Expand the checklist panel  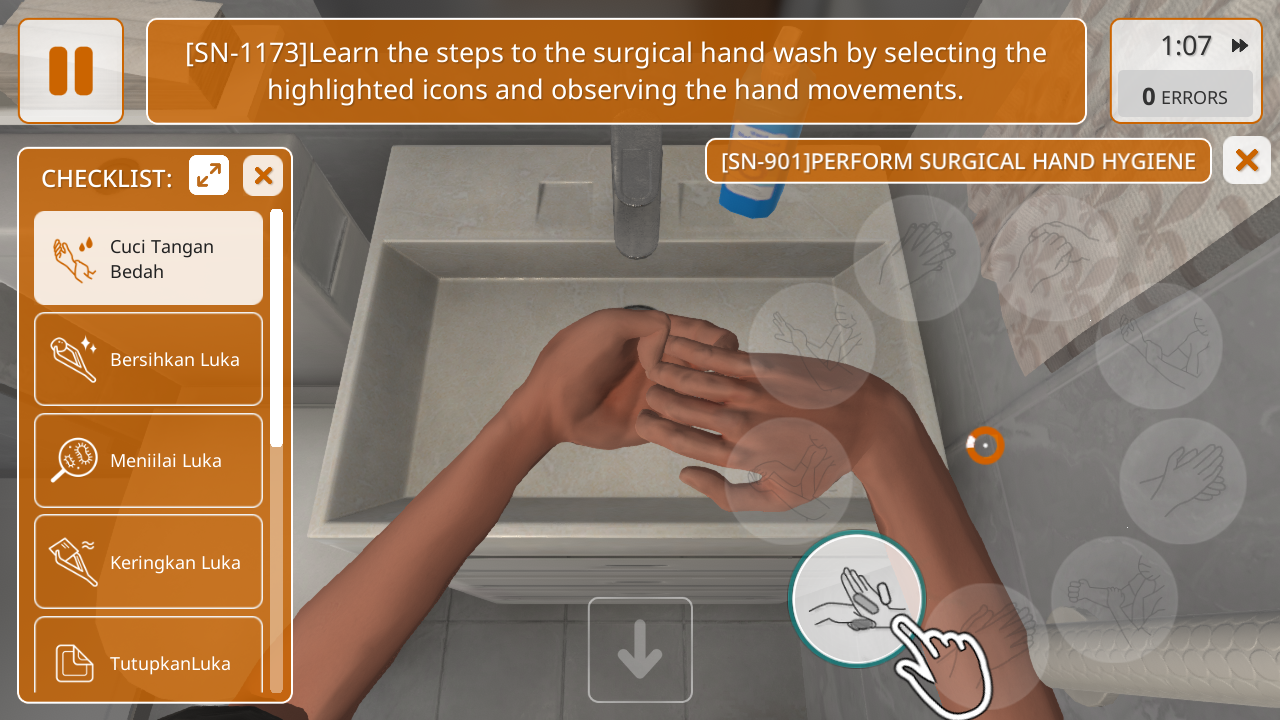[209, 176]
